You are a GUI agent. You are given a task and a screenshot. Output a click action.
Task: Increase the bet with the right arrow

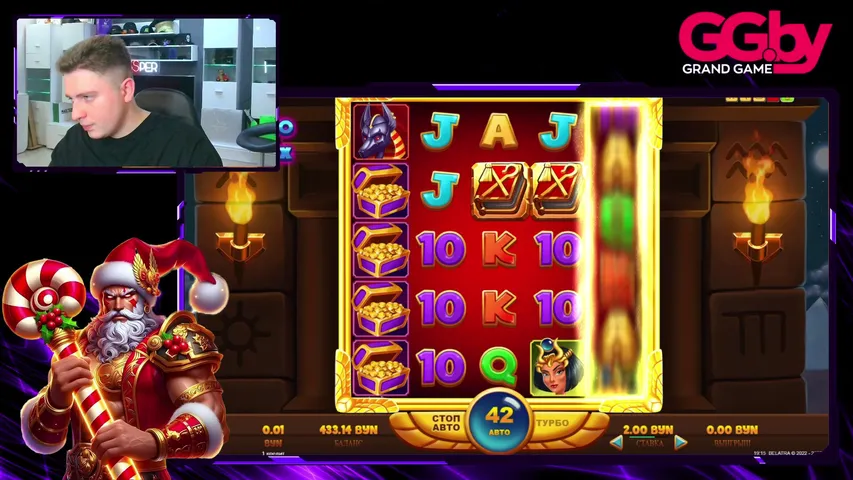tap(680, 442)
